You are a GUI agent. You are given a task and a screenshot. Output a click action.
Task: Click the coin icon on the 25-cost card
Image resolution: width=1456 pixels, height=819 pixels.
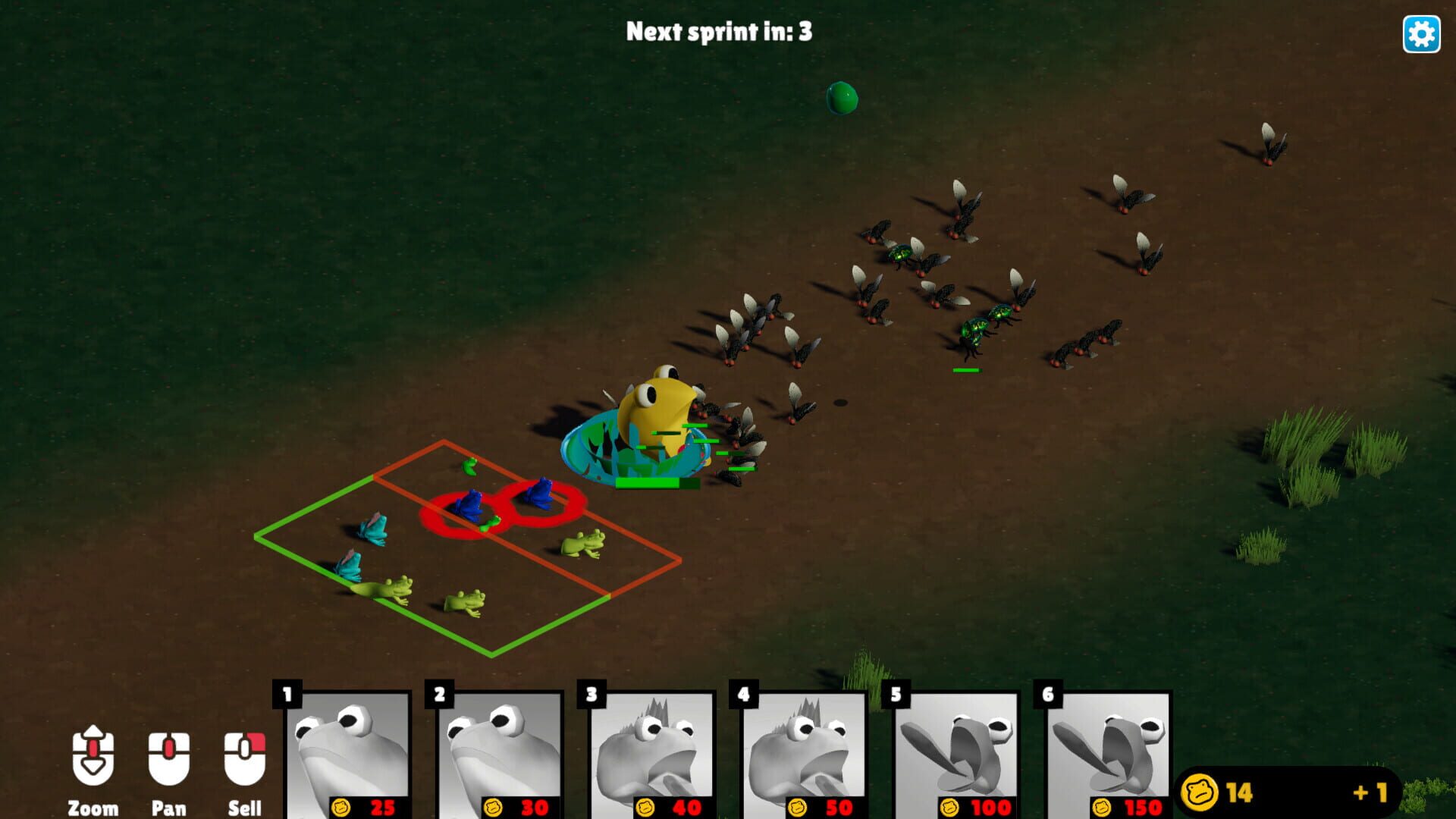(x=342, y=806)
